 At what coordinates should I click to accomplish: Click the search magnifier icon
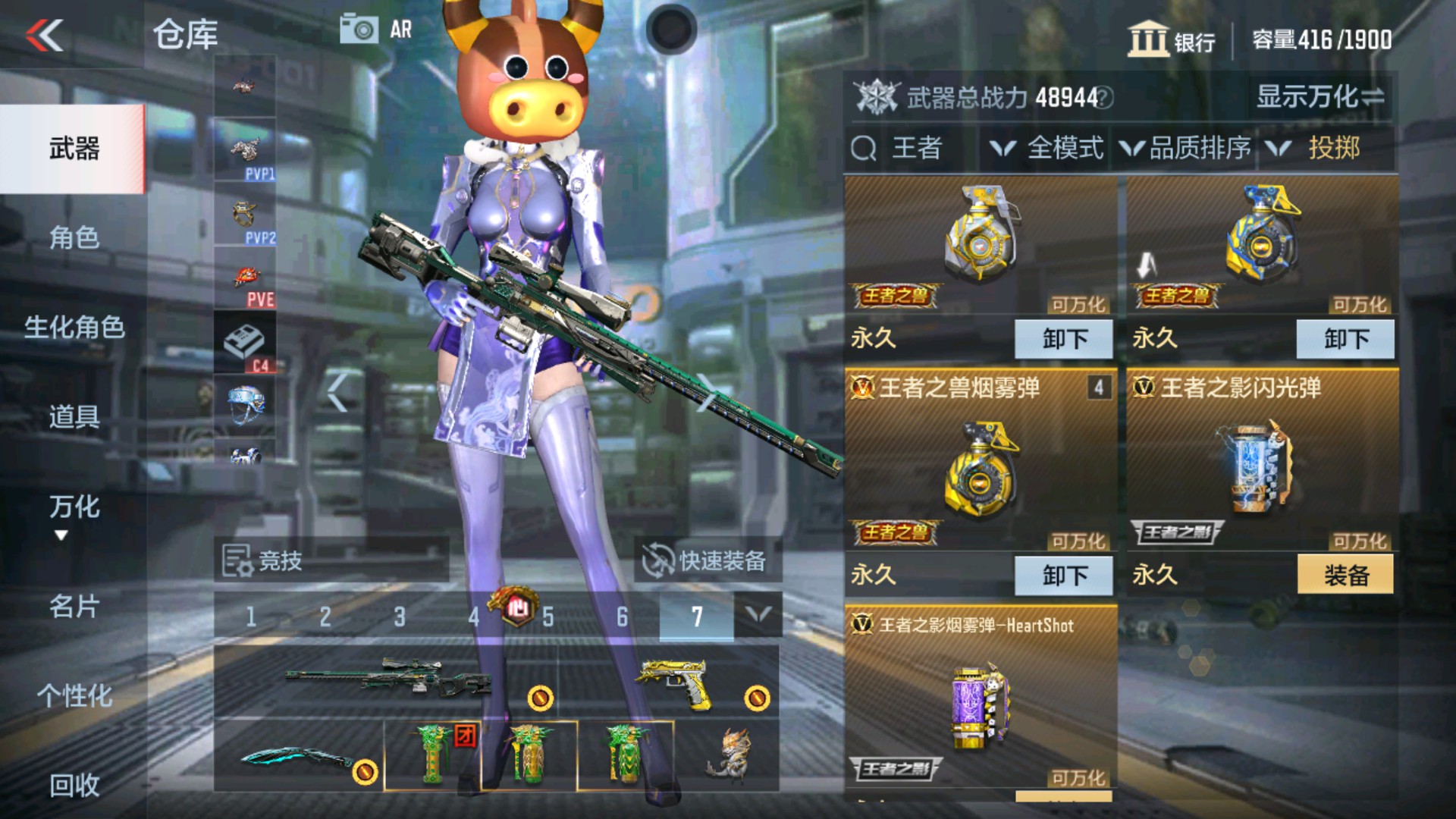[863, 147]
